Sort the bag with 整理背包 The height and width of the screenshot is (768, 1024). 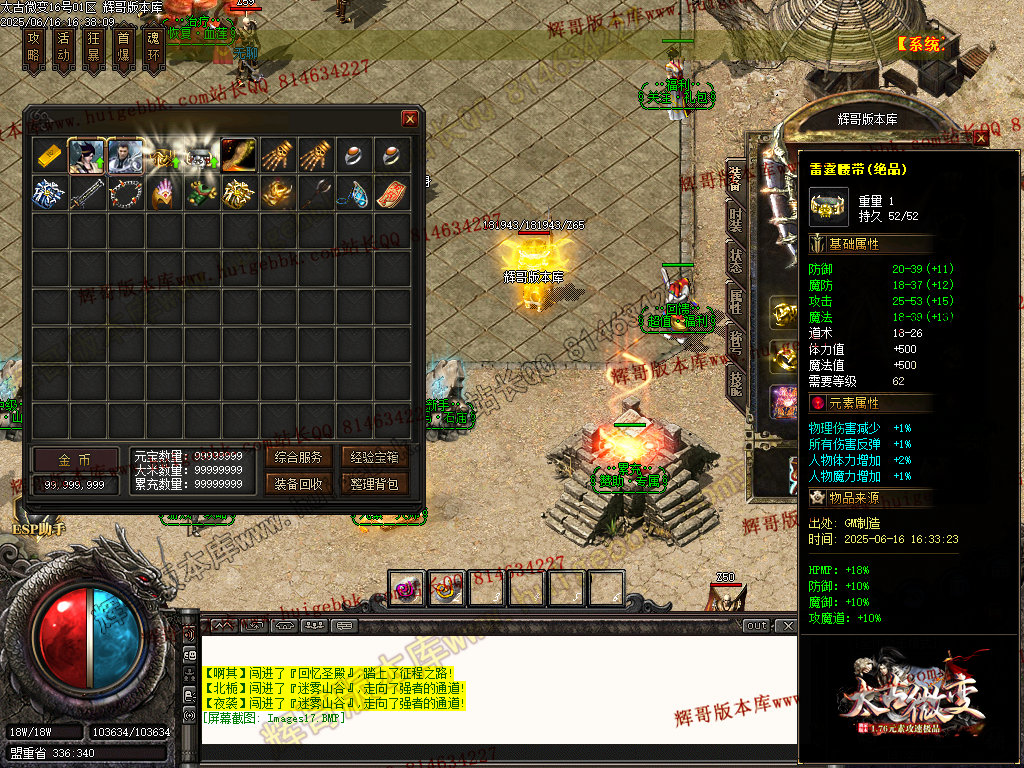pos(375,484)
